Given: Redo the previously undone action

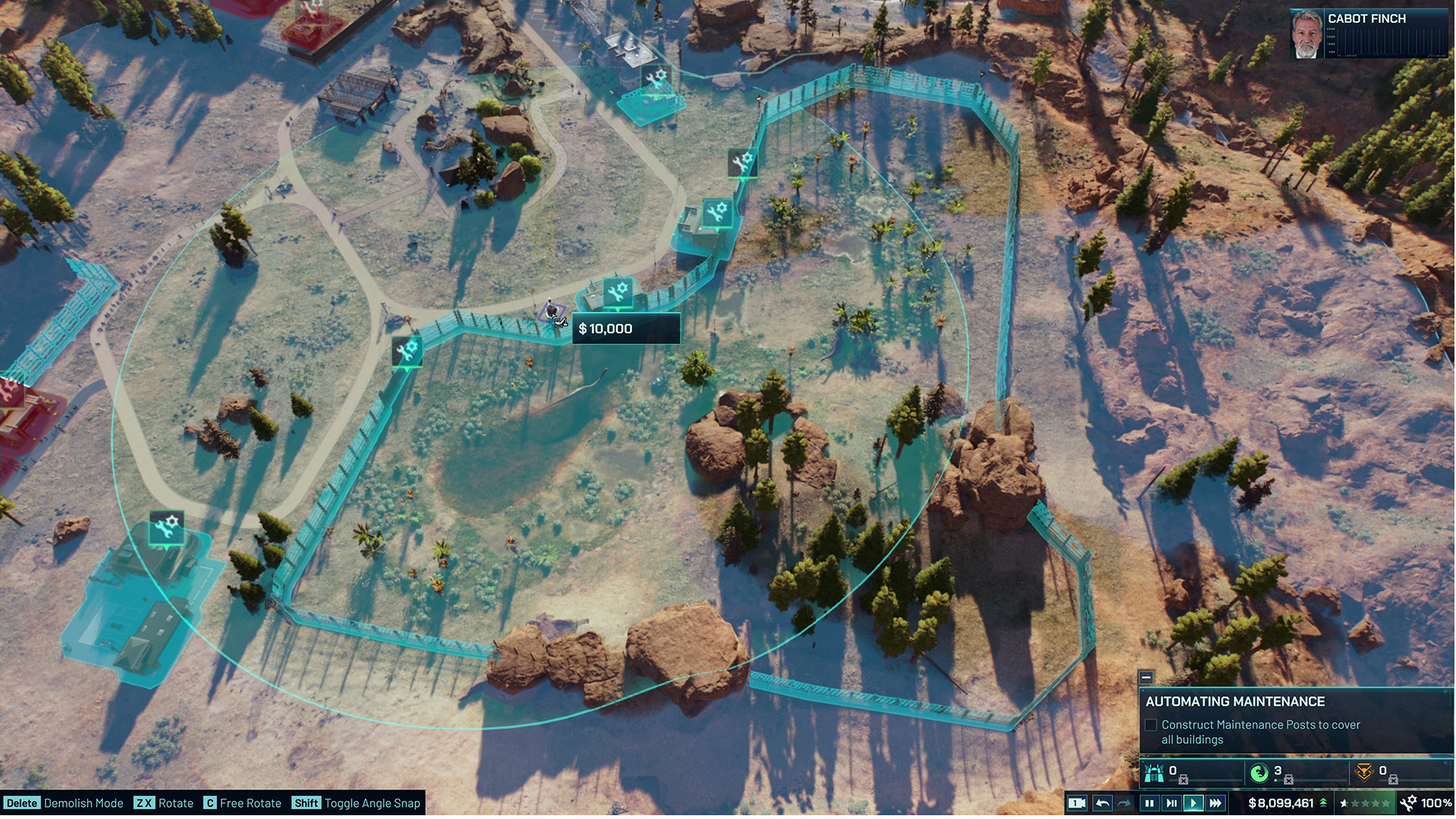Looking at the screenshot, I should click(x=1125, y=803).
